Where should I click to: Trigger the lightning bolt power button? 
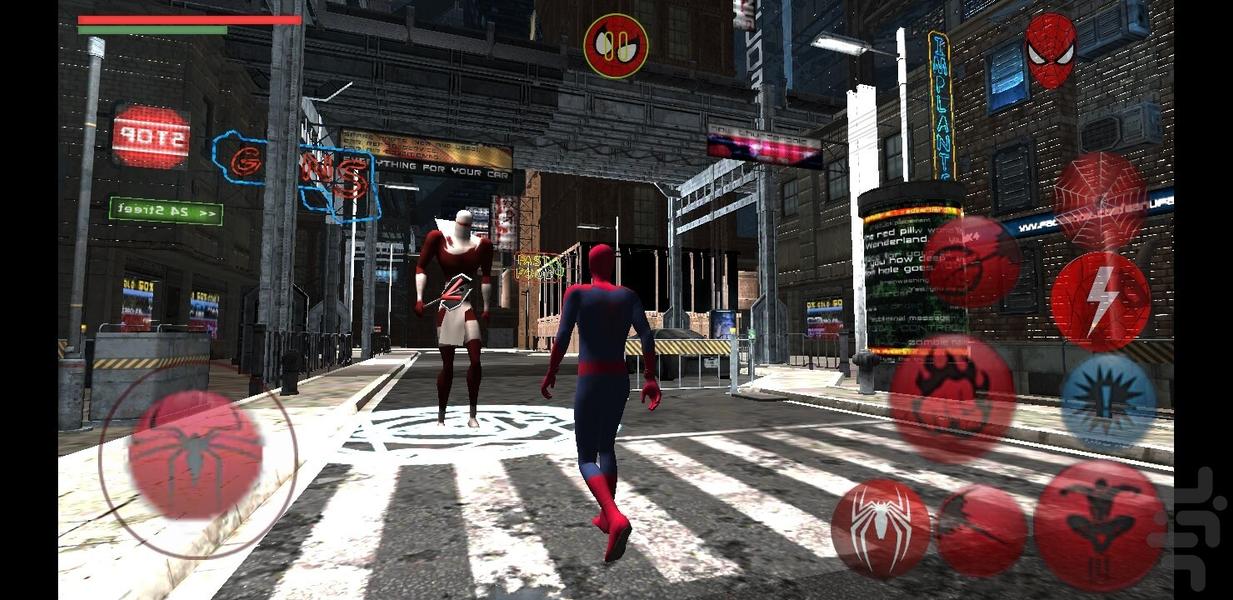[x=1100, y=300]
